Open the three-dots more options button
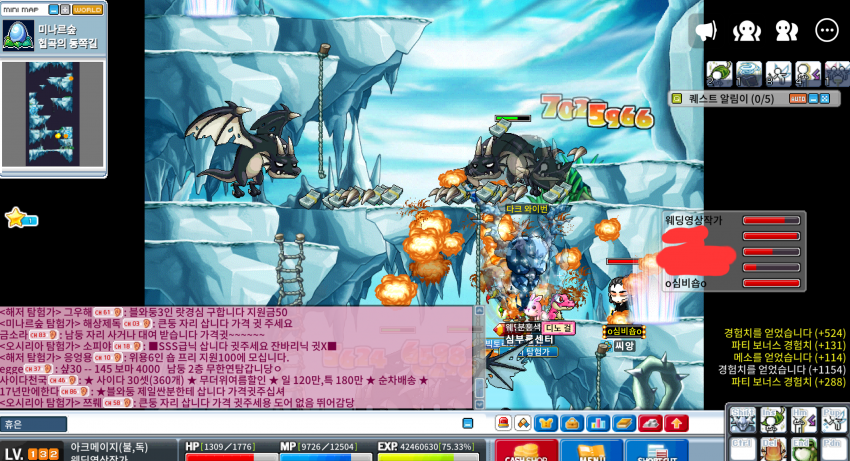850x461 pixels. pyautogui.click(x=826, y=30)
